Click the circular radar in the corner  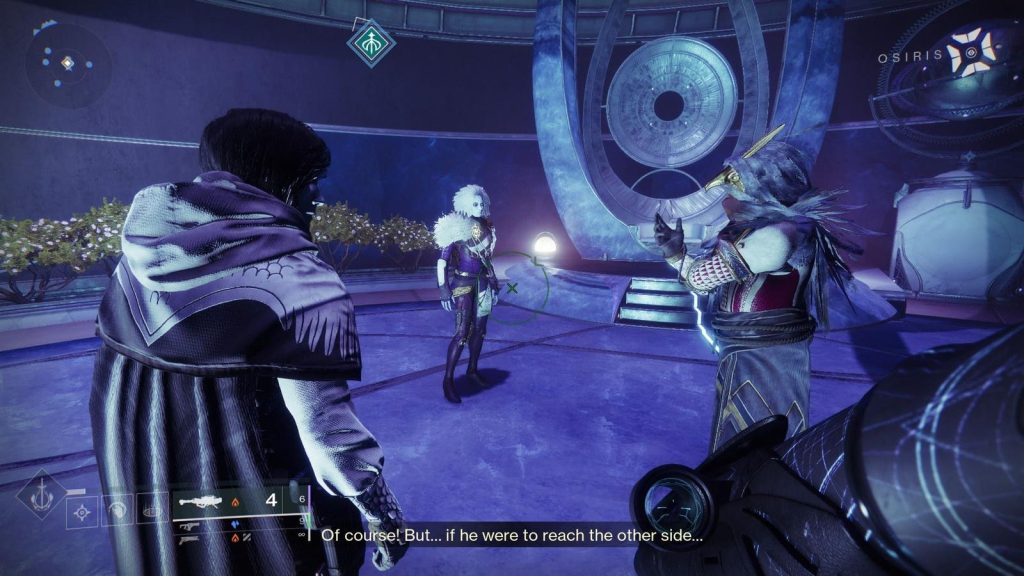tap(67, 65)
